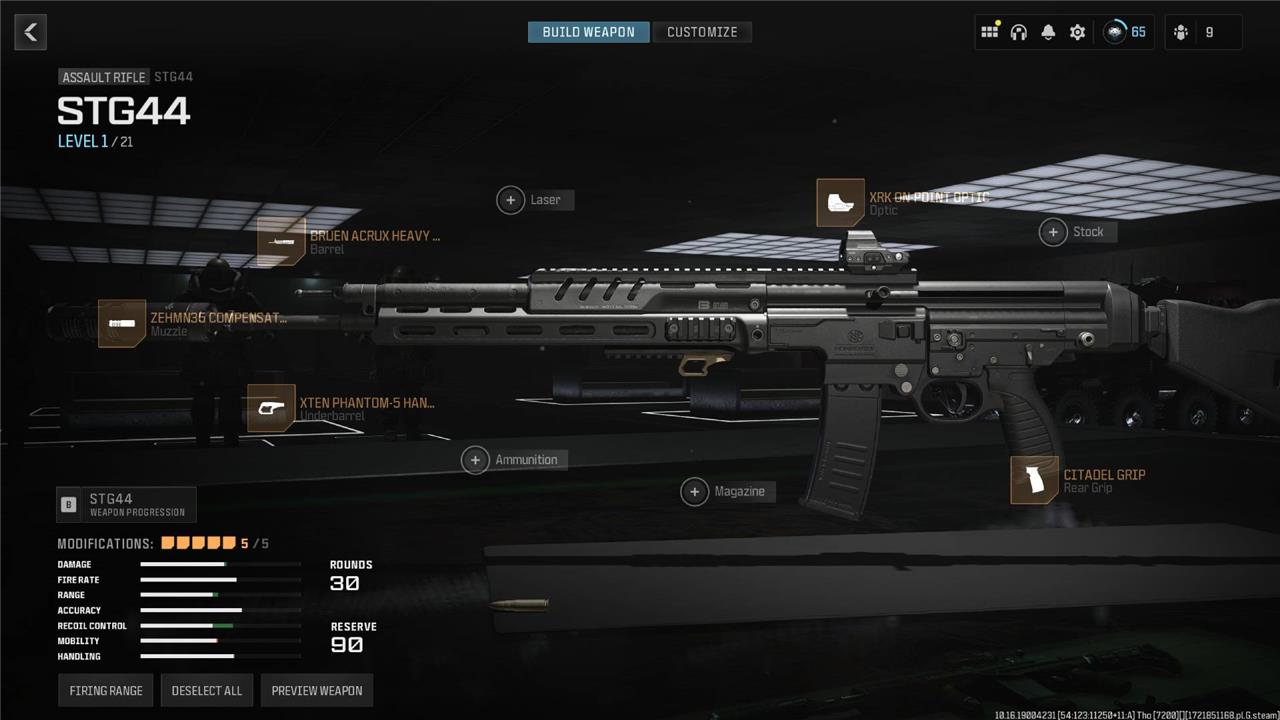Add an Ammunition attachment
The width and height of the screenshot is (1280, 720).
click(x=476, y=460)
